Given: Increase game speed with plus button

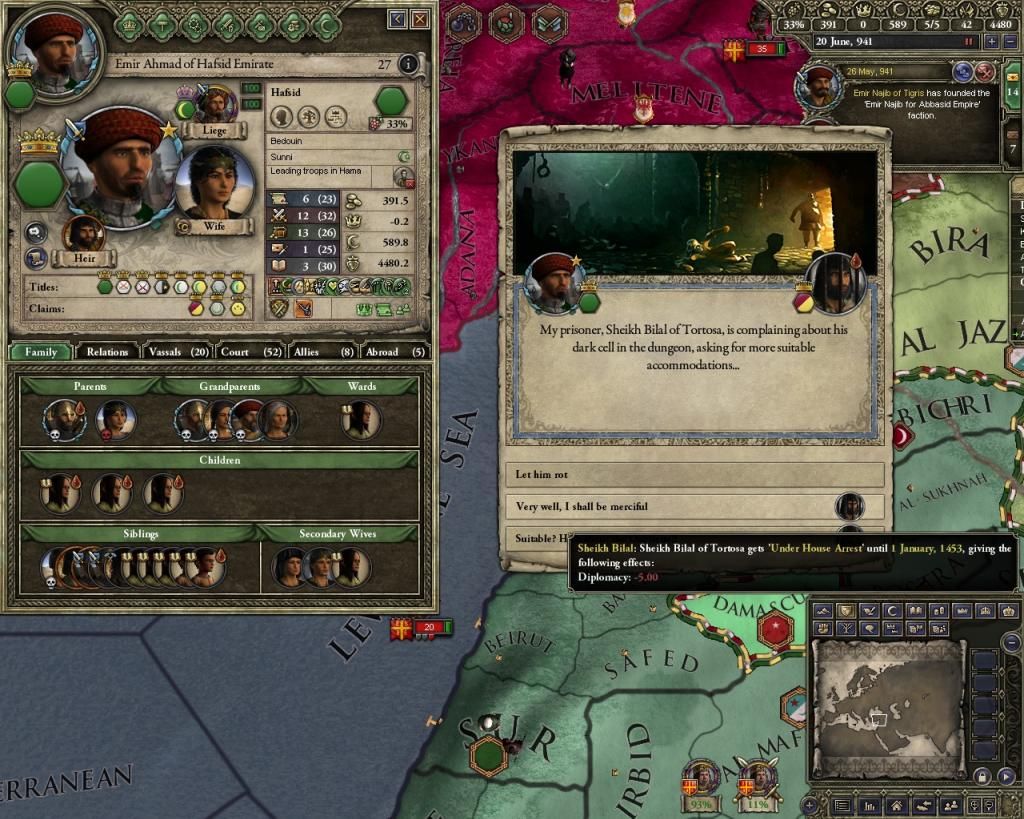Looking at the screenshot, I should click(991, 42).
